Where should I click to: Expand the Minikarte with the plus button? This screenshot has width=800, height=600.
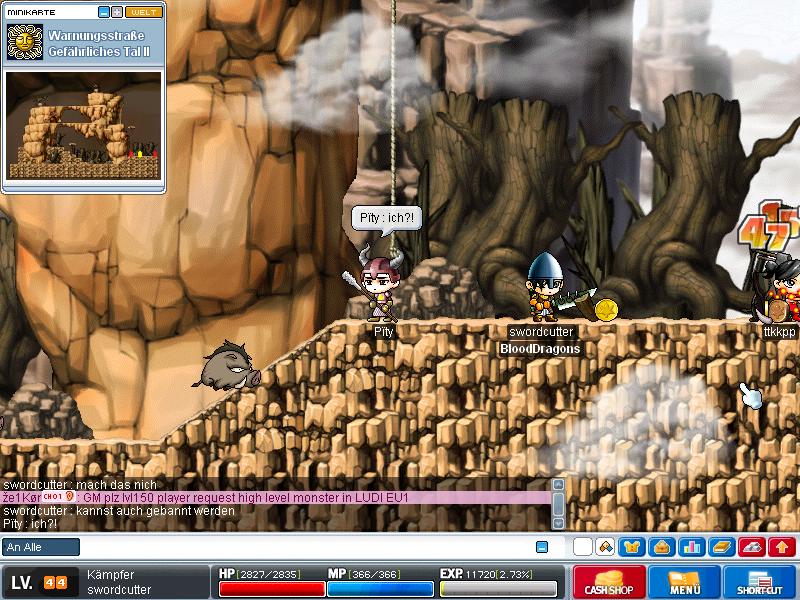[117, 12]
